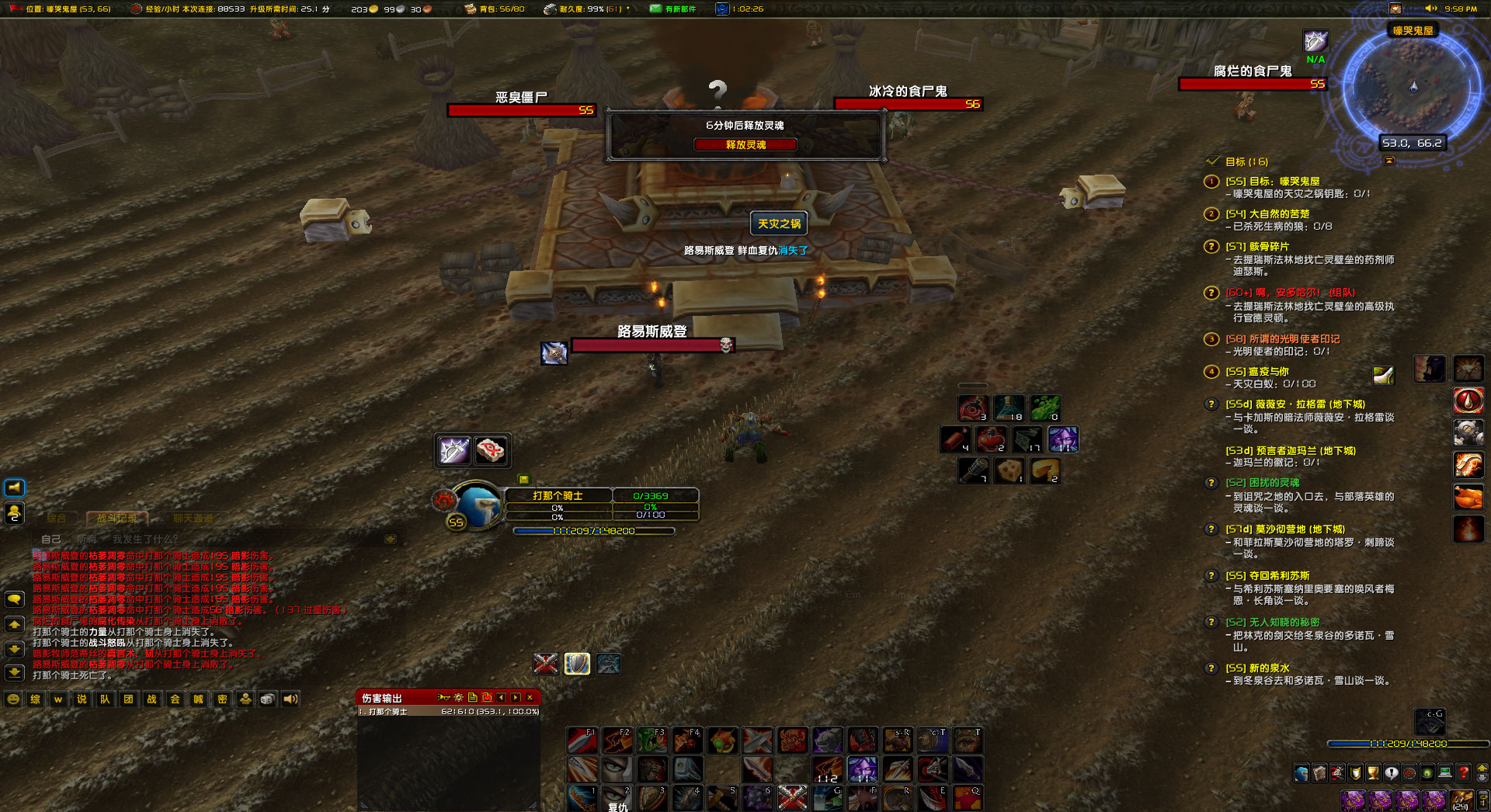Switch damage meter segment with right arrow

(x=514, y=698)
